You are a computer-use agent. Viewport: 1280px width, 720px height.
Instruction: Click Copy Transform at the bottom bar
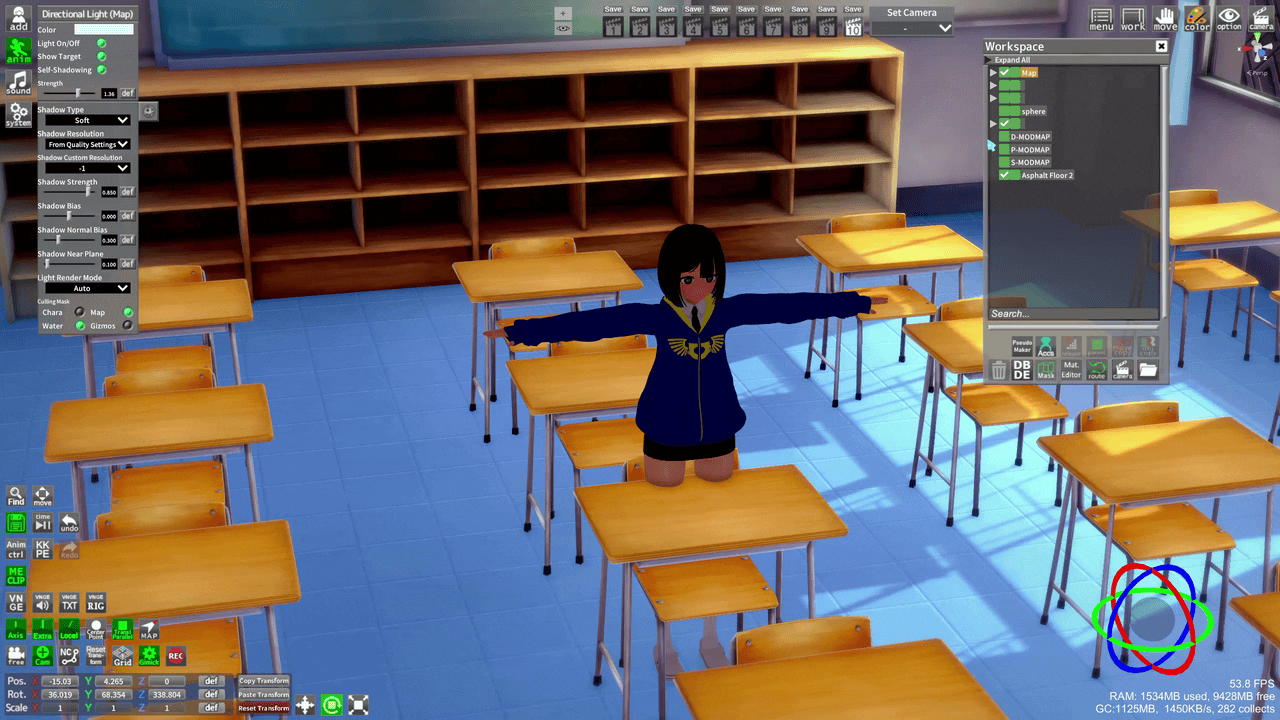click(263, 680)
